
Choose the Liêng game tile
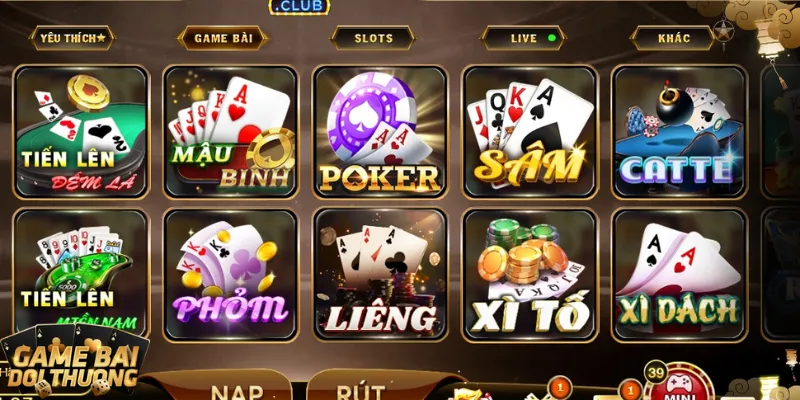point(379,273)
